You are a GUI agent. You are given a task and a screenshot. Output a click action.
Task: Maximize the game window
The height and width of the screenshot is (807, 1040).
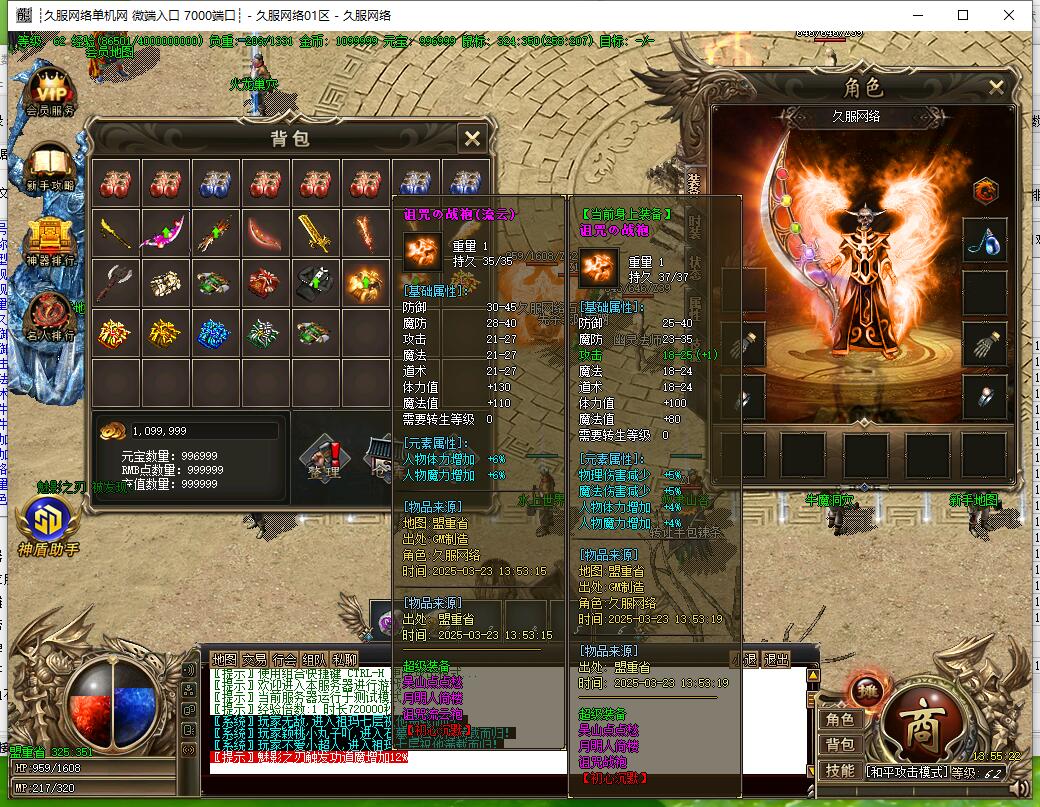pos(963,15)
